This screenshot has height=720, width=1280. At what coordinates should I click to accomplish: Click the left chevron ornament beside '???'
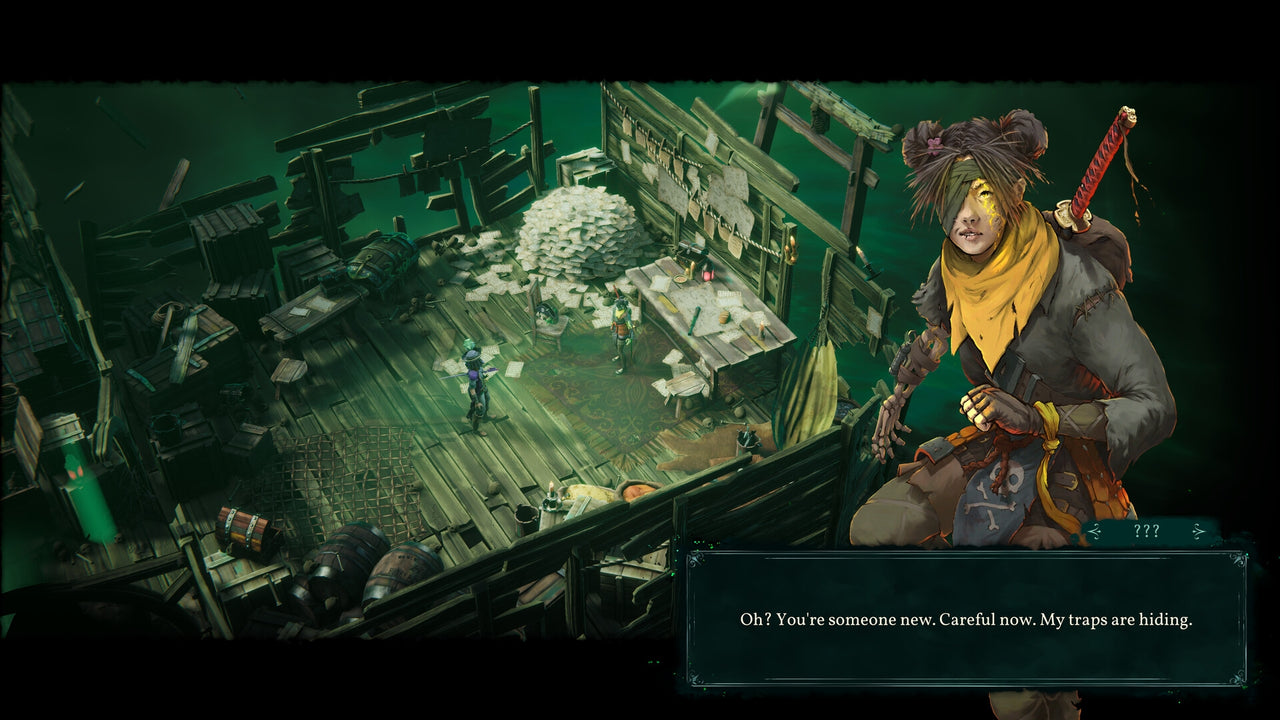coord(1095,530)
